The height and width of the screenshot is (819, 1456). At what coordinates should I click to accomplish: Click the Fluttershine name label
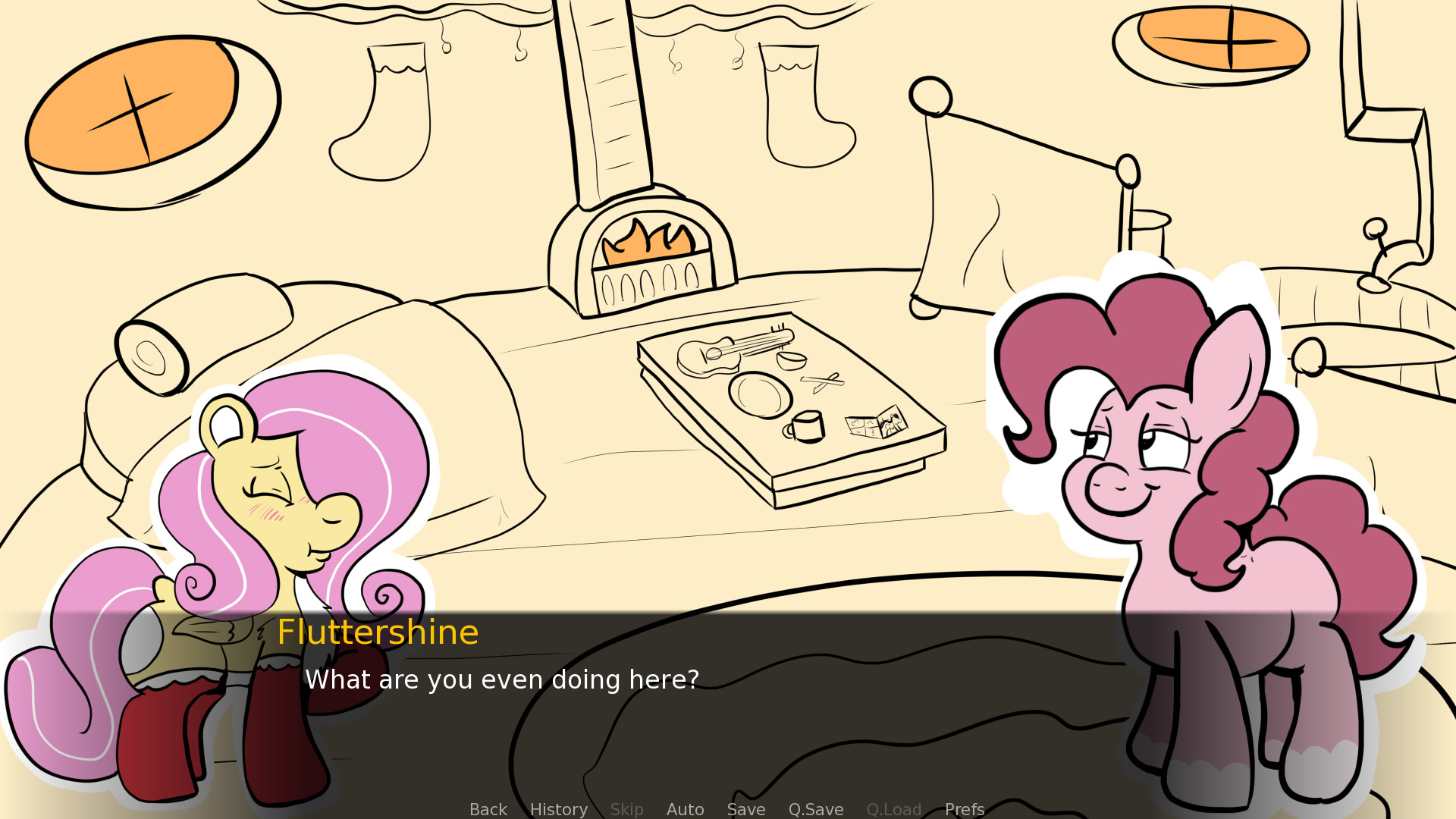(x=378, y=632)
